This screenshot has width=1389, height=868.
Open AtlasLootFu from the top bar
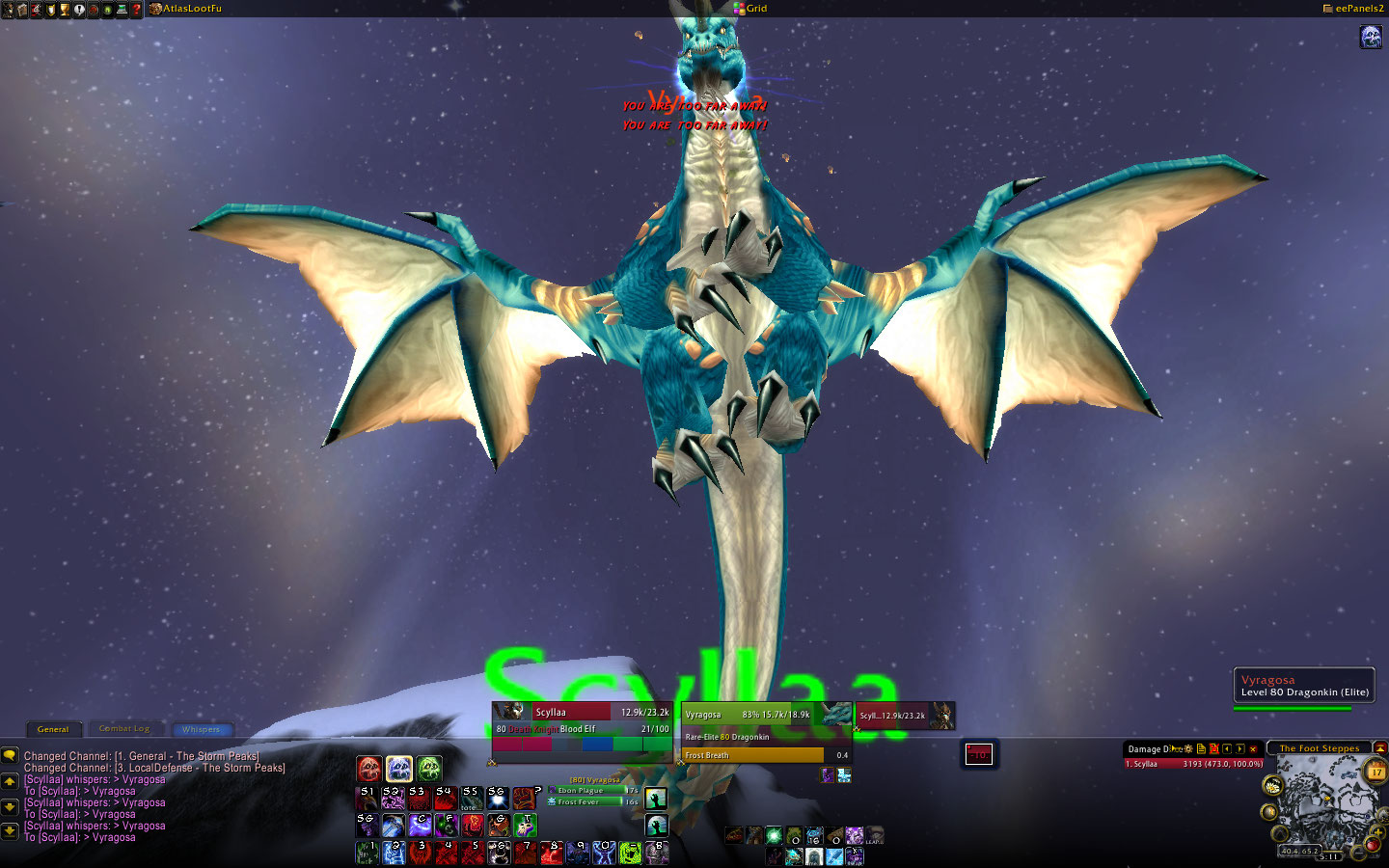[x=191, y=9]
